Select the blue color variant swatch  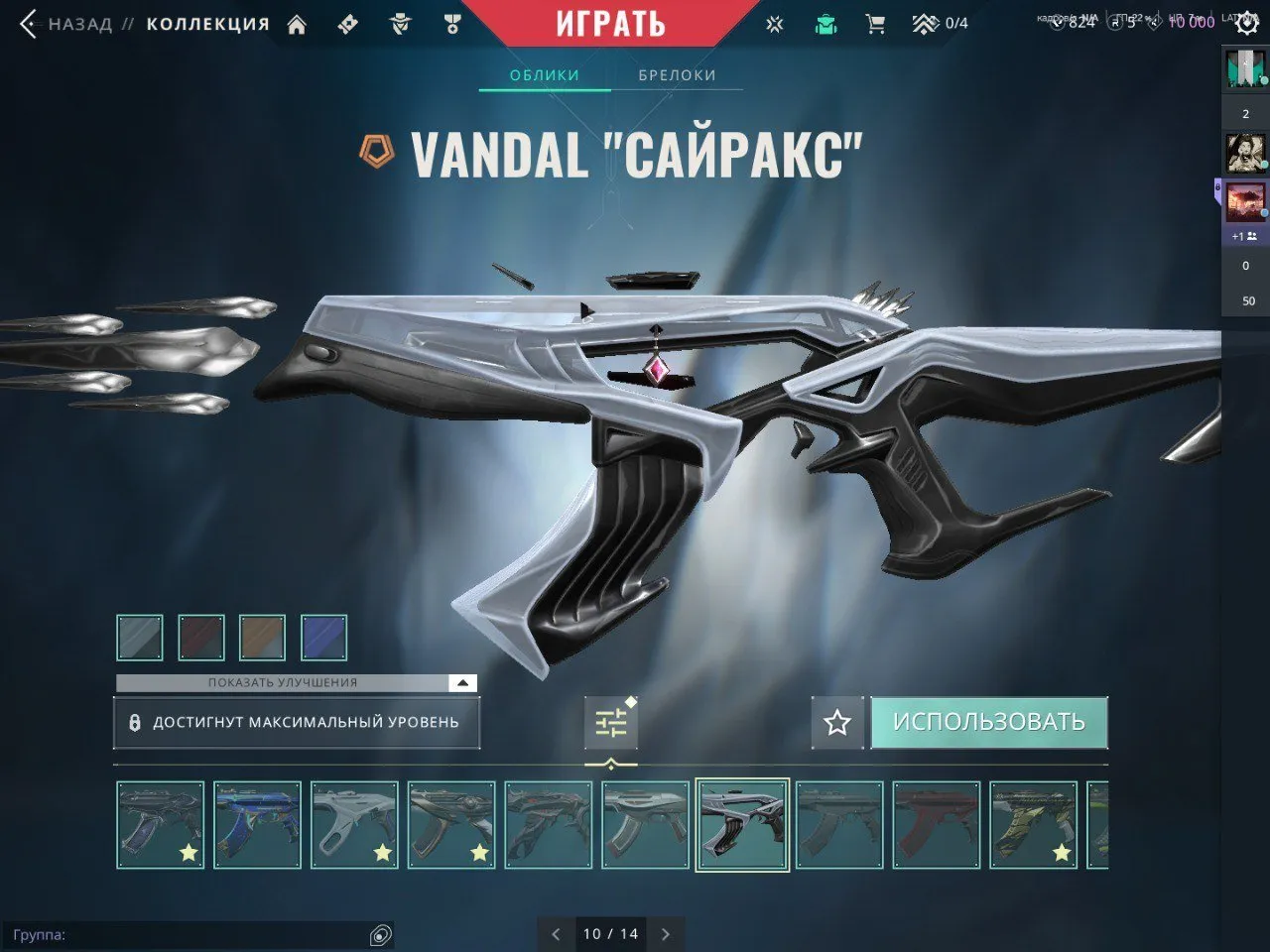[x=323, y=637]
